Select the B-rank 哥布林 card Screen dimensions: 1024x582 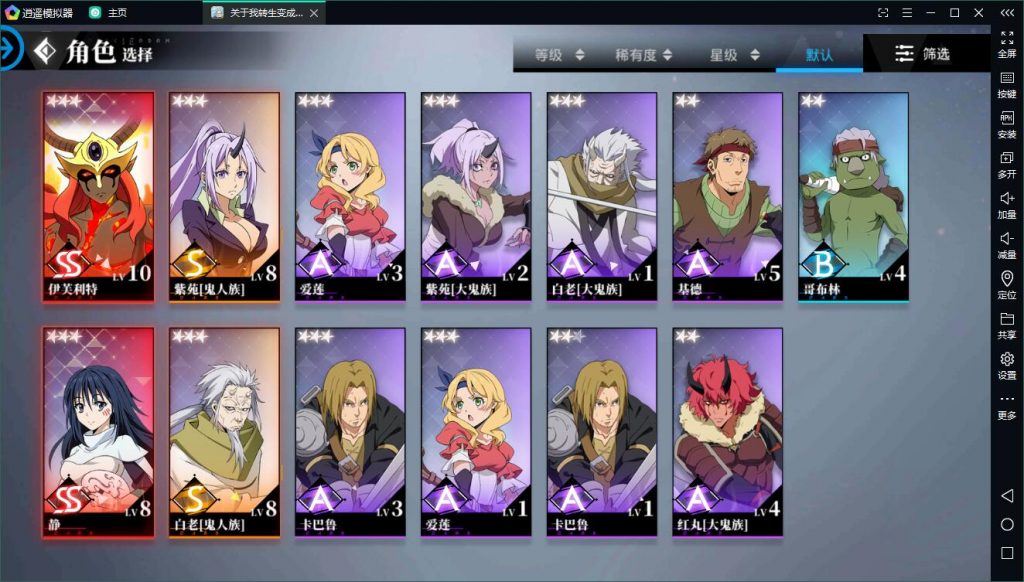tap(853, 197)
